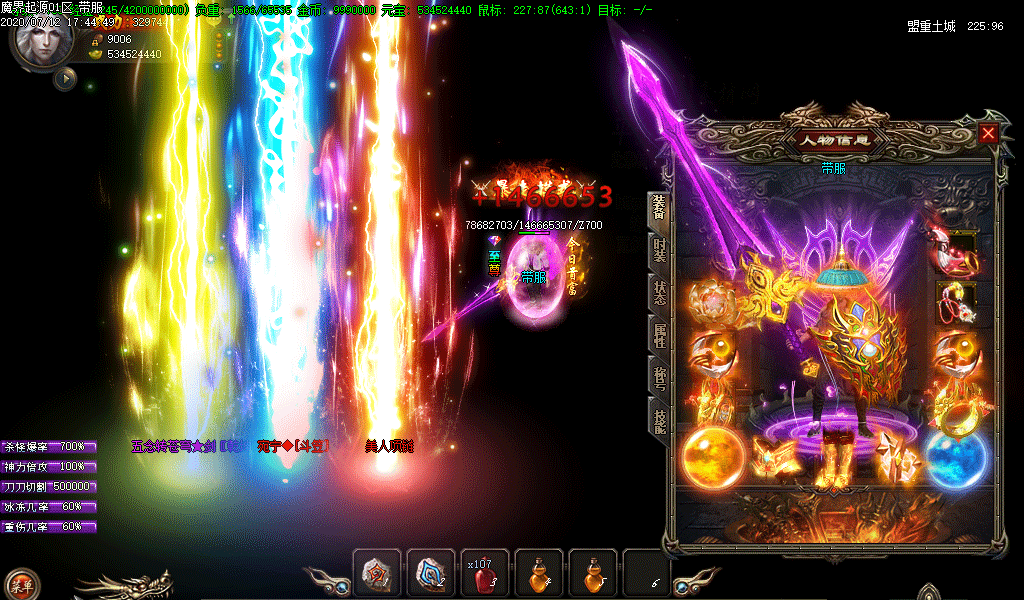Use the orange gourd potion in slot 5
The image size is (1024, 600).
pyautogui.click(x=593, y=574)
